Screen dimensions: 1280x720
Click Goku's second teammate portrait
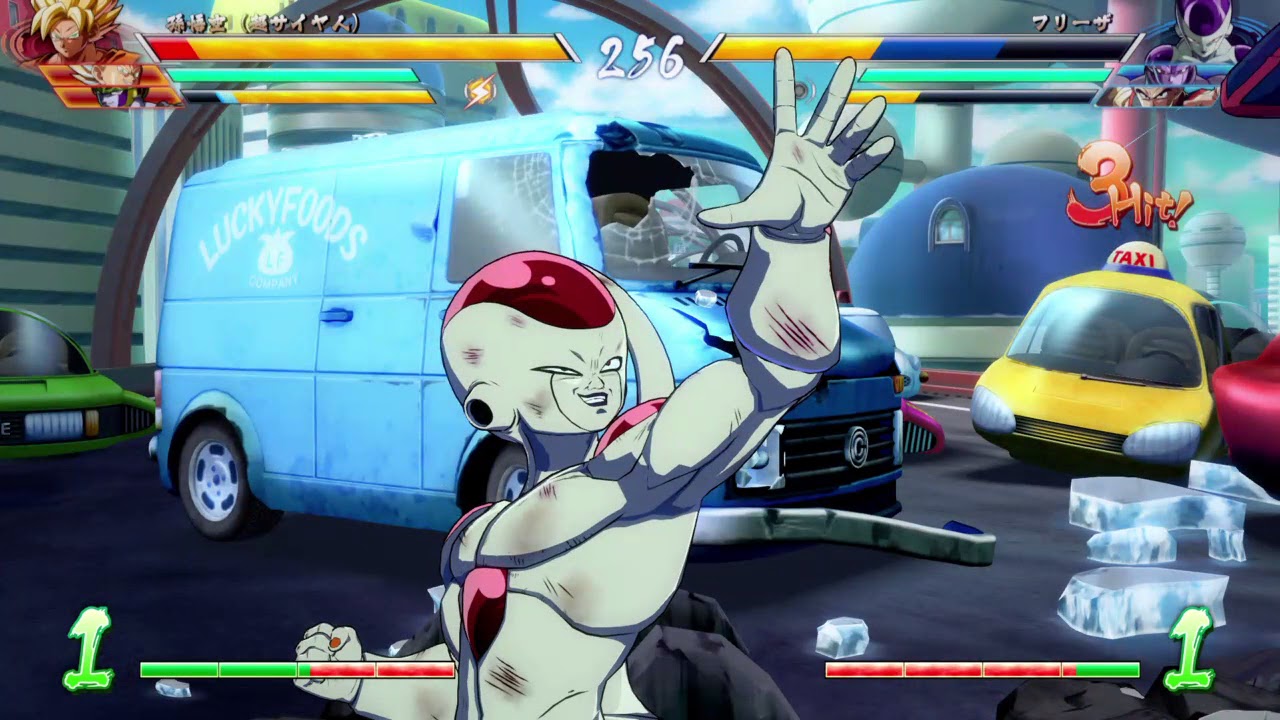pyautogui.click(x=113, y=96)
